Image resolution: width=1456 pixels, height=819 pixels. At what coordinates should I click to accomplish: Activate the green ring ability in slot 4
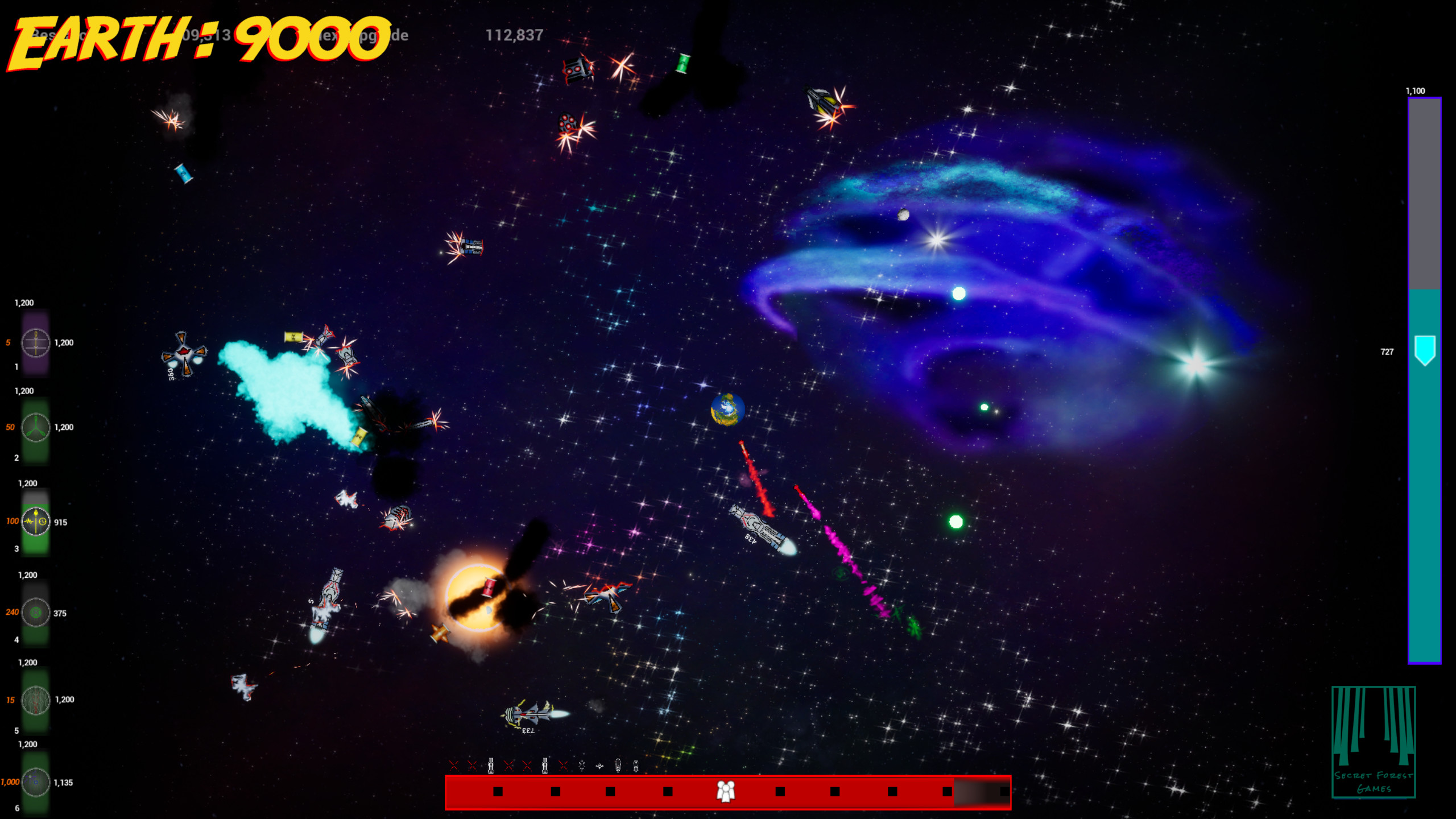35,612
